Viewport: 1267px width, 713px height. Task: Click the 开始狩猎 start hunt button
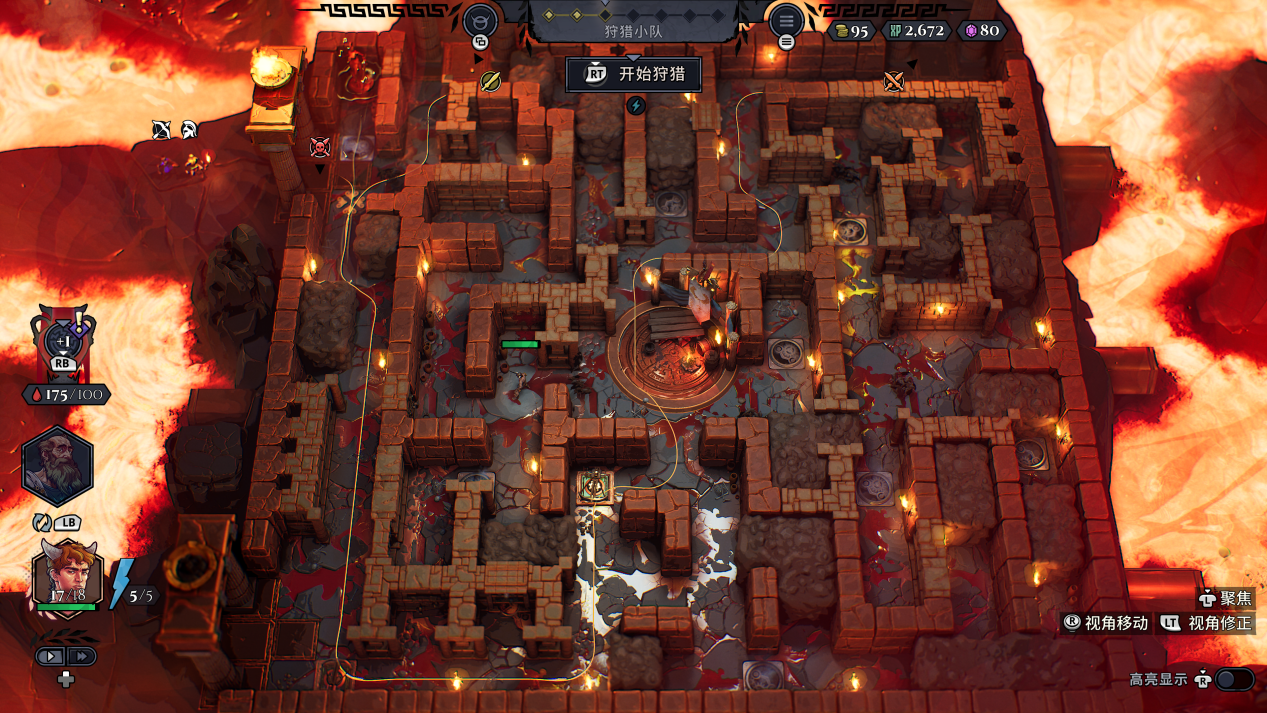tap(633, 74)
